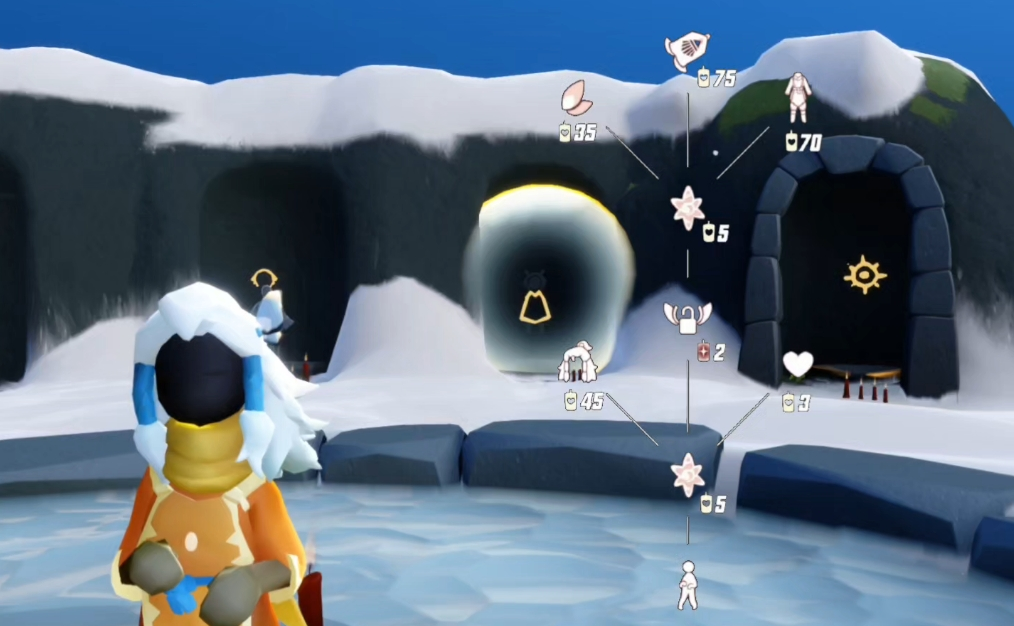The width and height of the screenshot is (1014, 626).
Task: Unlock the lower star flower node
Action: click(x=687, y=474)
